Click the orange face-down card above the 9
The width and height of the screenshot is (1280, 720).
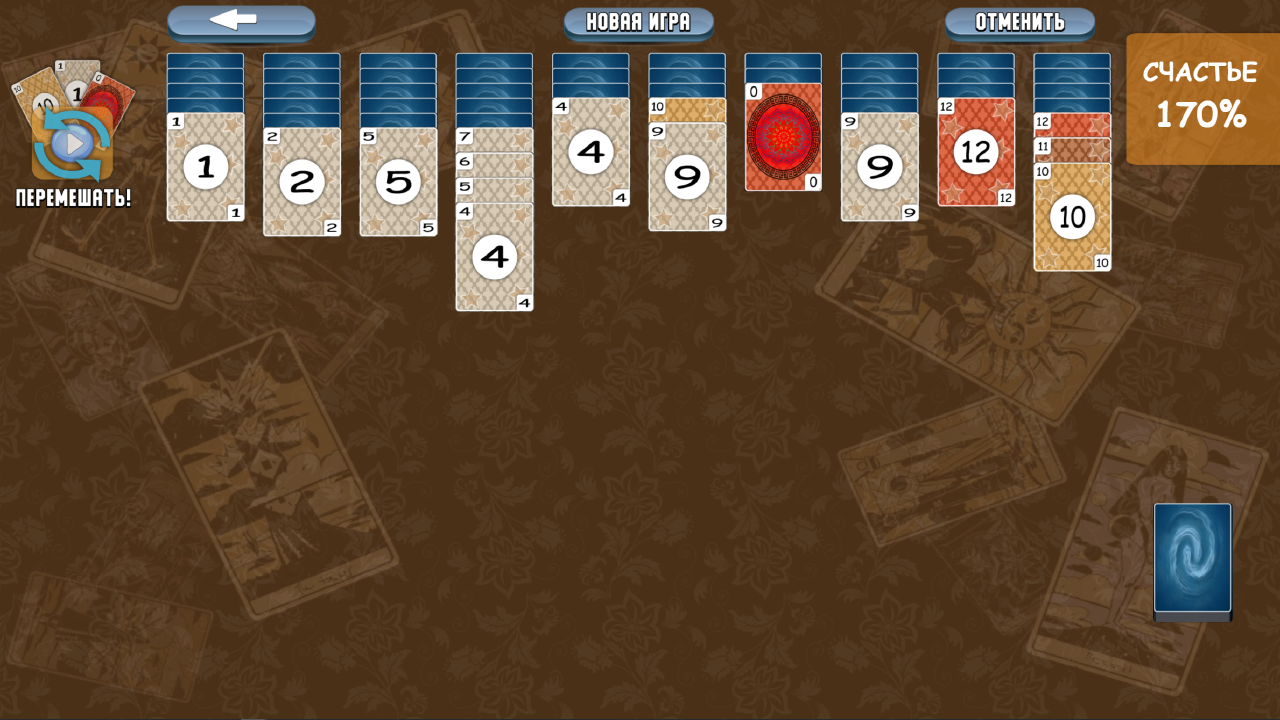click(x=687, y=108)
